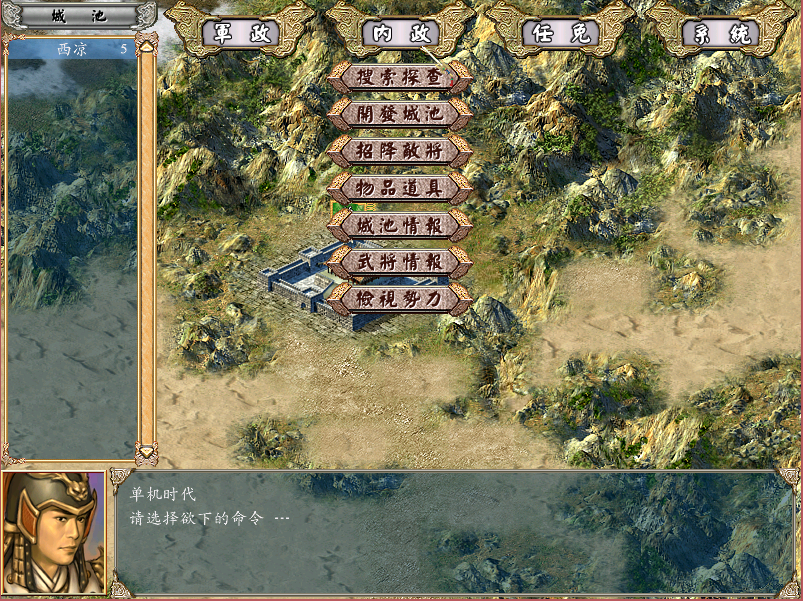This screenshot has width=803, height=601.
Task: Select 檢視势力 to inspect factions
Action: [400, 298]
